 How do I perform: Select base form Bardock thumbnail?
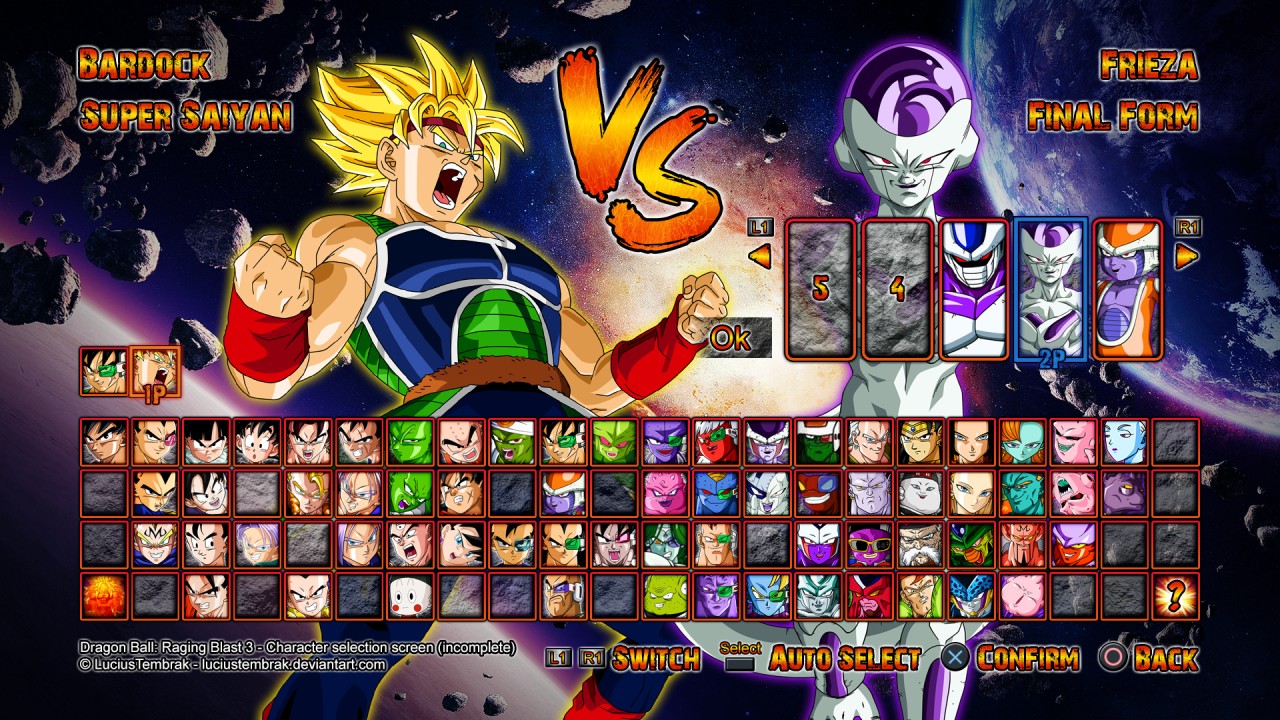pyautogui.click(x=103, y=370)
